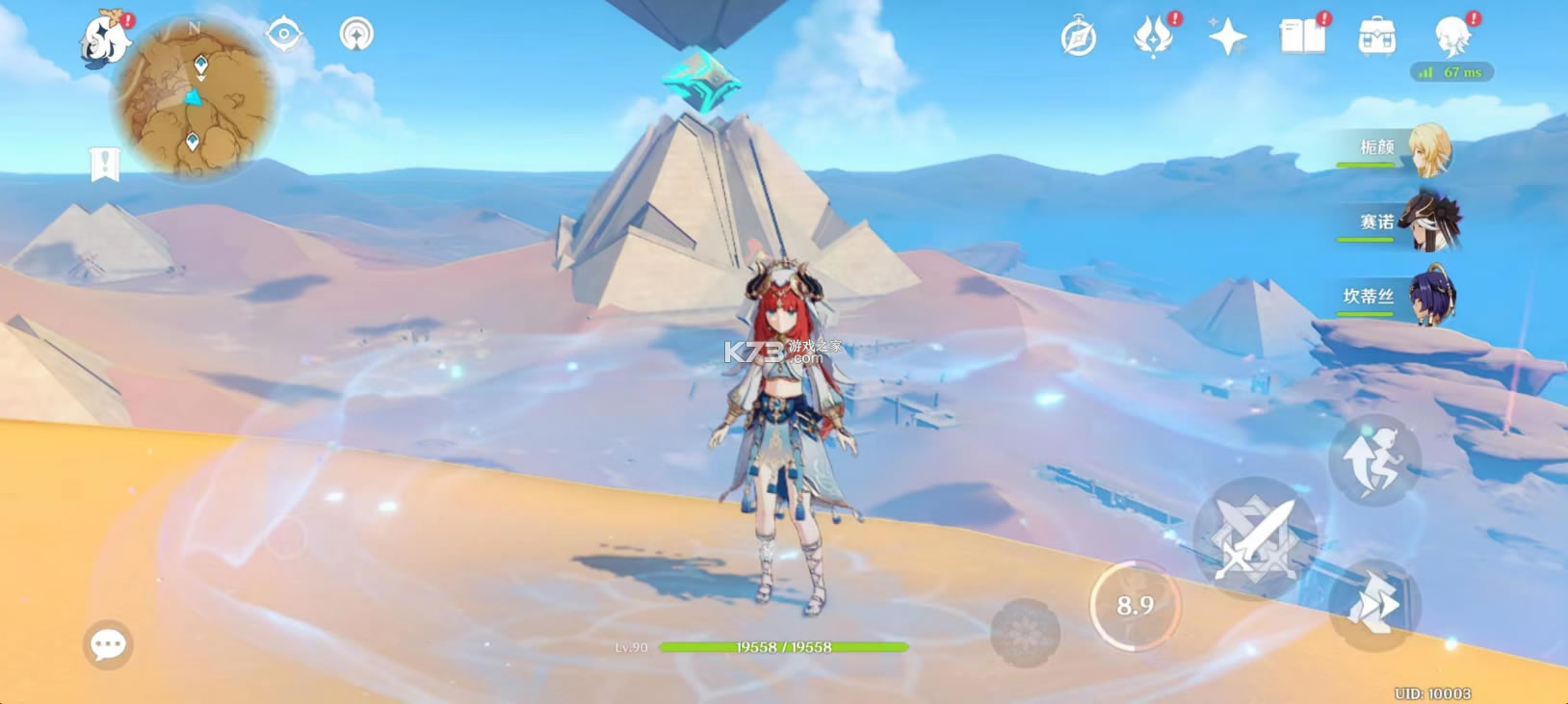This screenshot has width=1568, height=704.
Task: Tap the jump button
Action: point(1374,460)
